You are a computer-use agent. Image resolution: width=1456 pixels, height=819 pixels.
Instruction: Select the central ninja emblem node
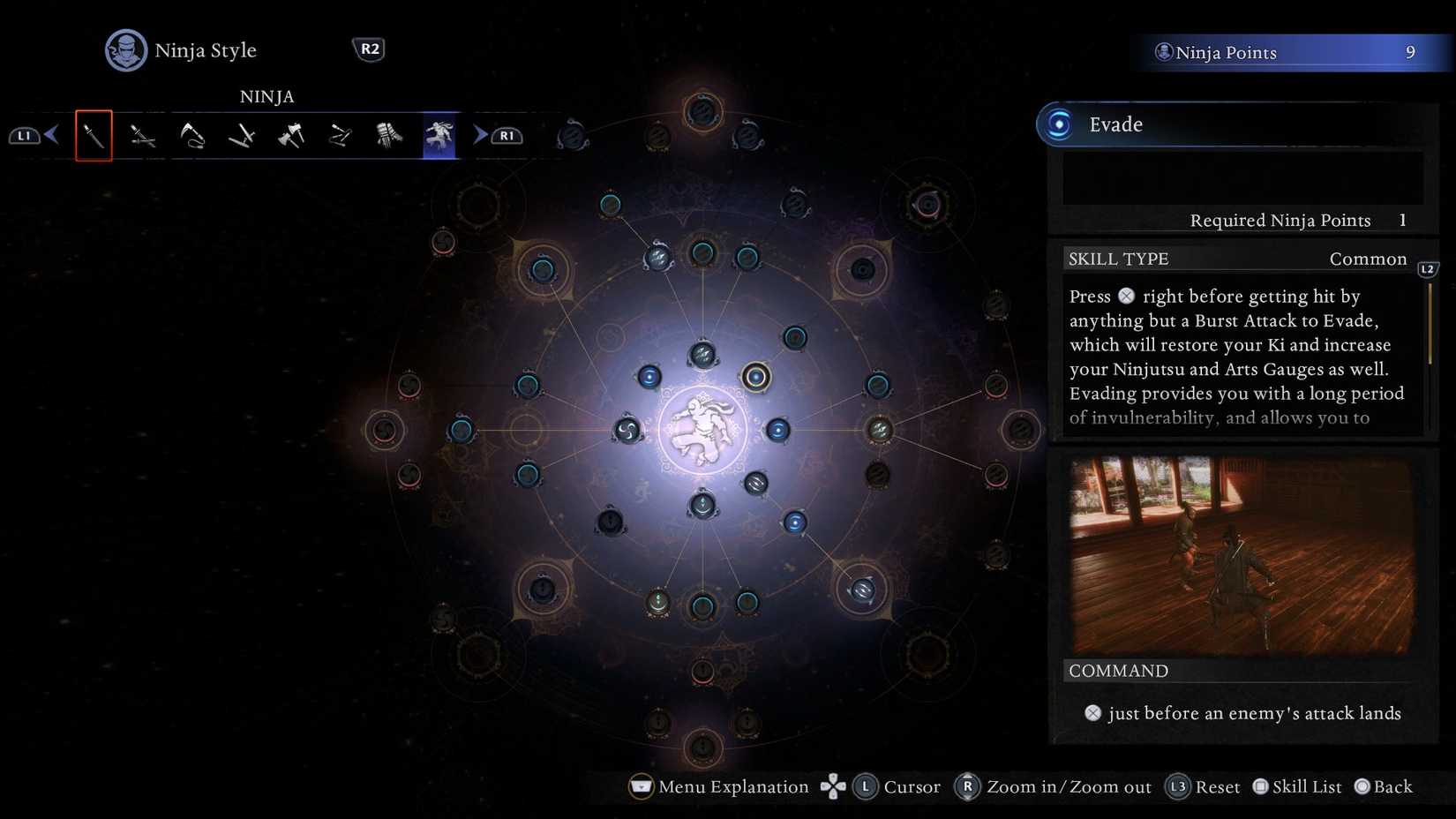coord(702,428)
